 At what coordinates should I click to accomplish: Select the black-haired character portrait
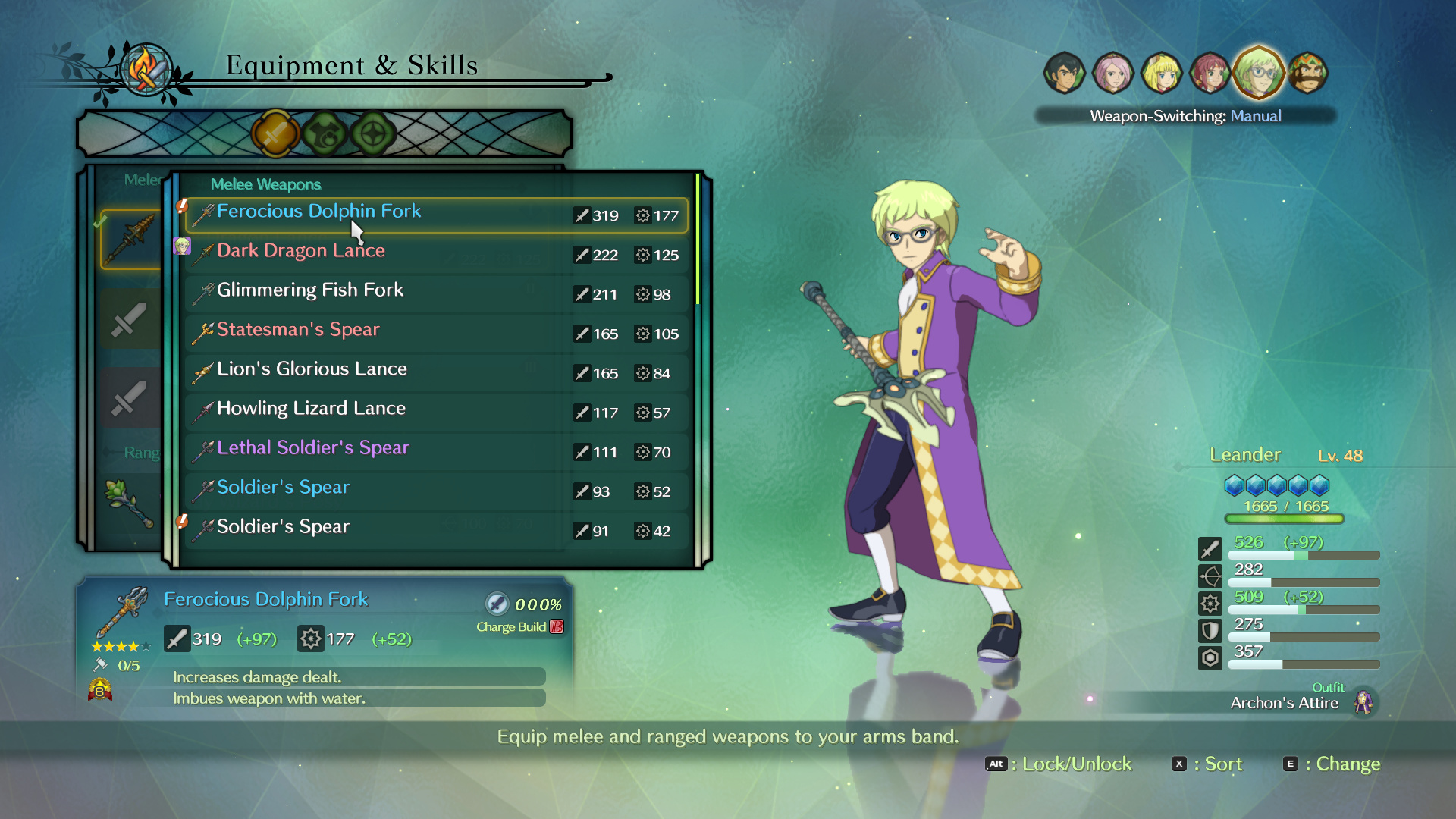(1064, 74)
